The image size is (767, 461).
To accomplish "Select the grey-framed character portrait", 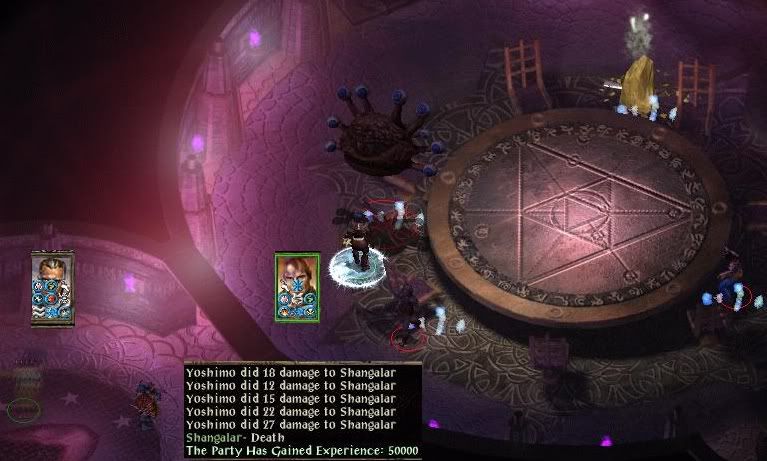I will [x=53, y=287].
